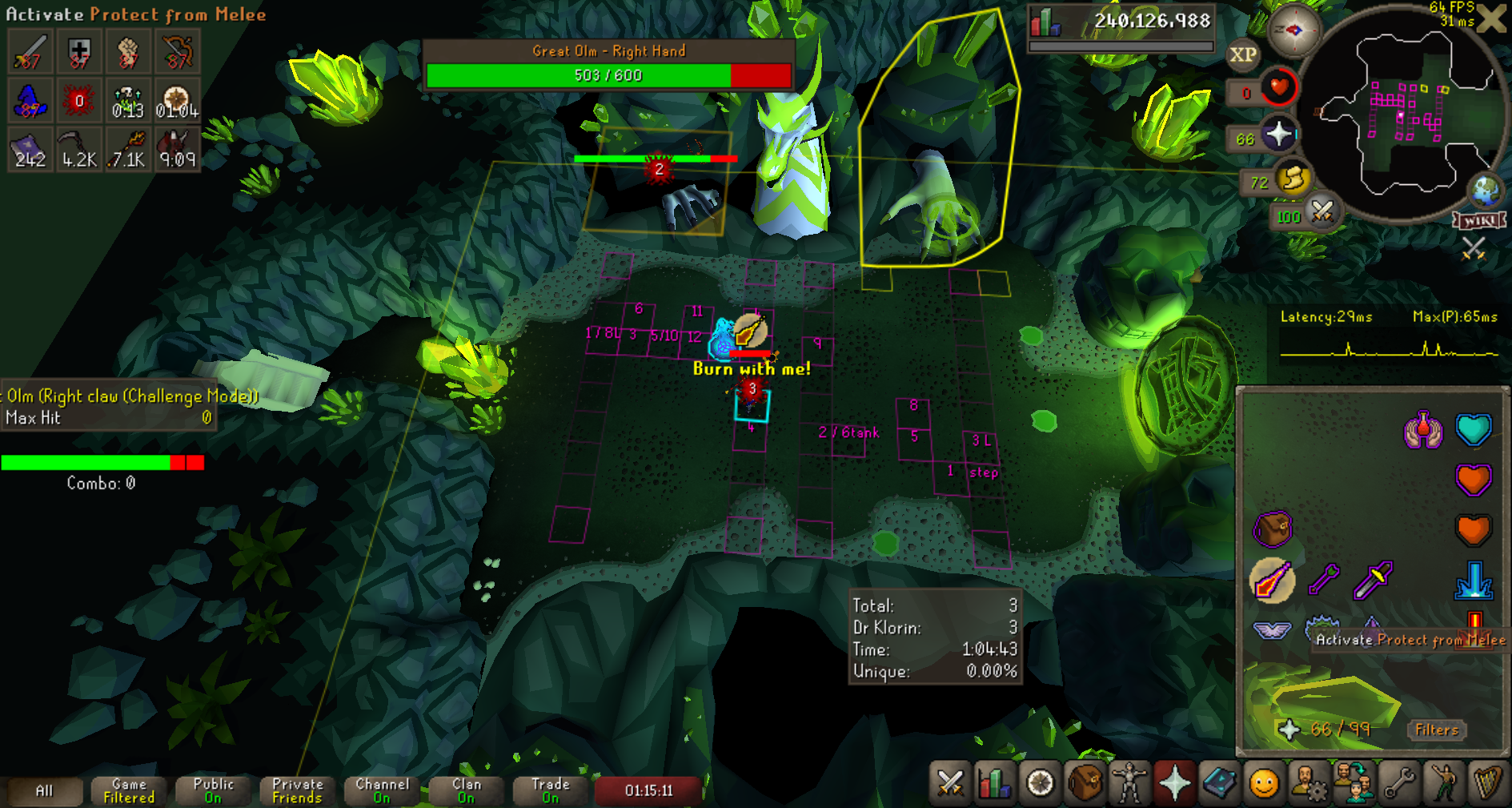Open the world map globe

(x=1486, y=191)
